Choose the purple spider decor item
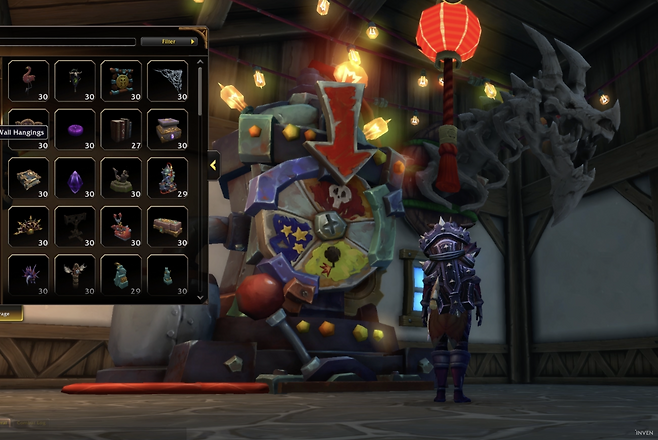The height and width of the screenshot is (440, 658). click(28, 275)
